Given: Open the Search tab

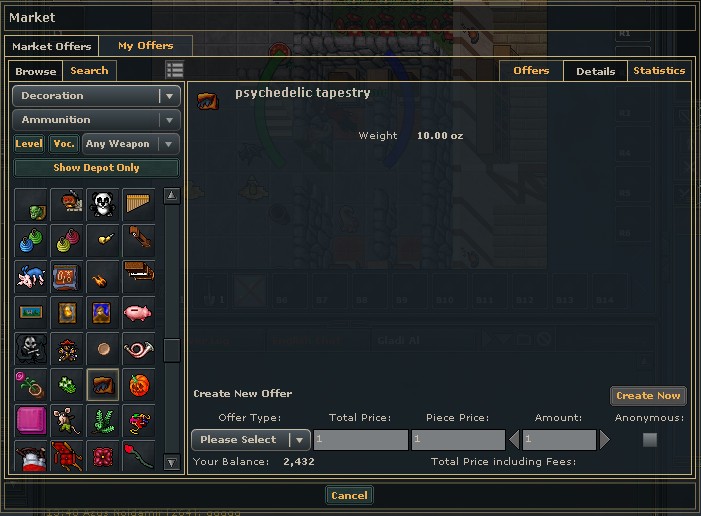Looking at the screenshot, I should click(89, 71).
